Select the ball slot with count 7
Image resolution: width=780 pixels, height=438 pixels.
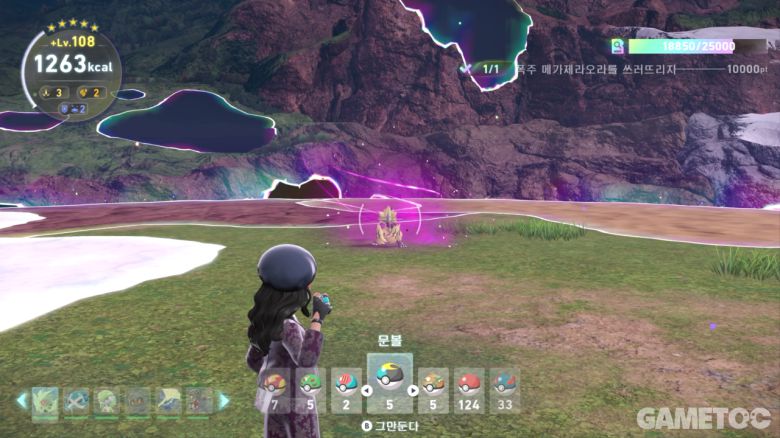273,390
